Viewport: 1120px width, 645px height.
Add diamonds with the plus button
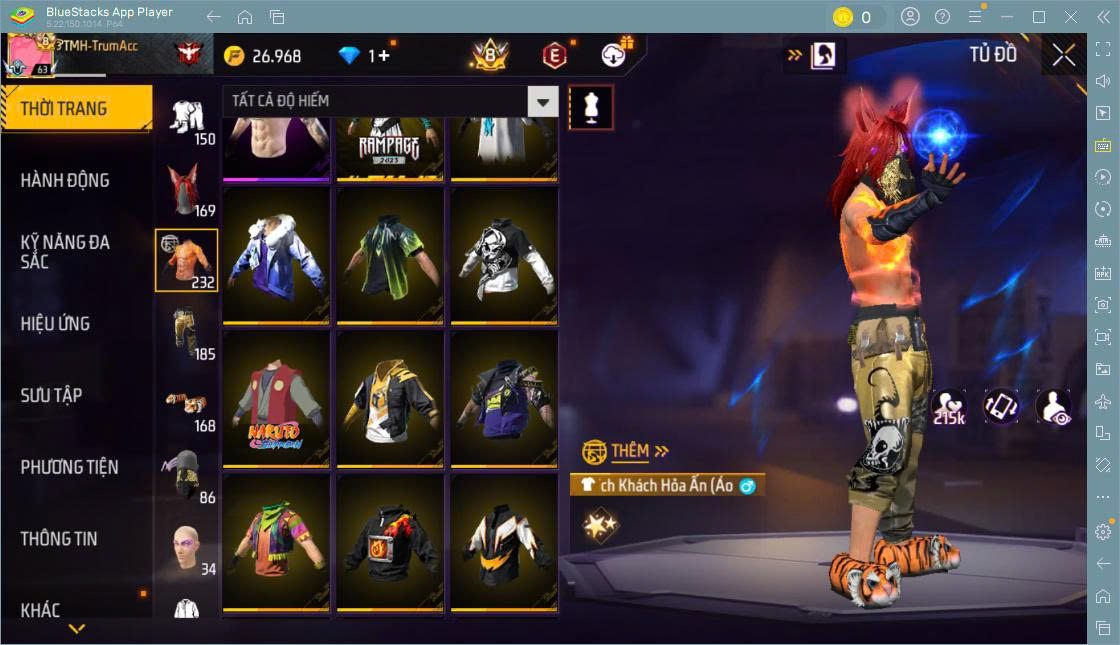(384, 56)
